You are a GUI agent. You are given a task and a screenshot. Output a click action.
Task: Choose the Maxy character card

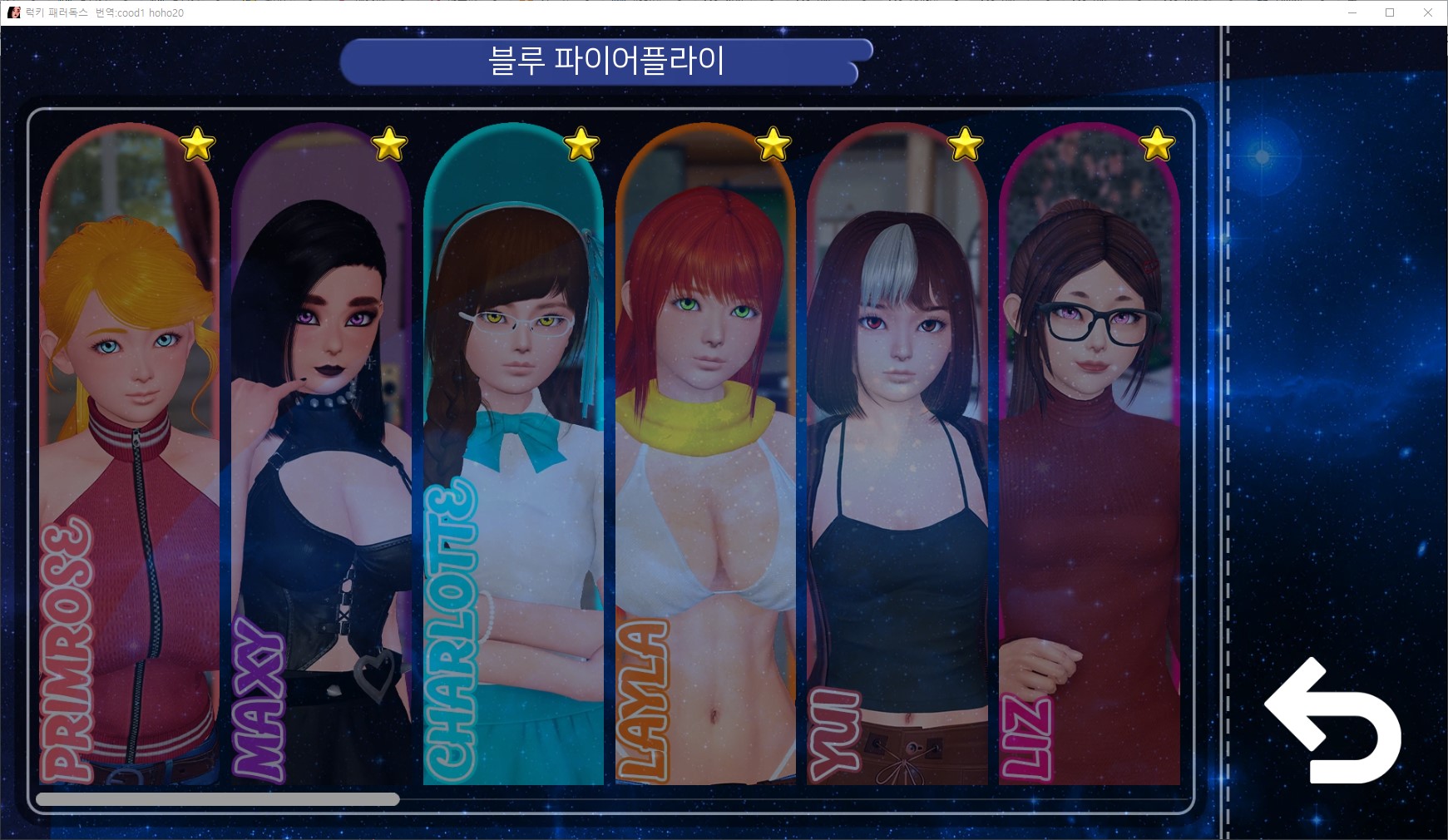[321, 457]
